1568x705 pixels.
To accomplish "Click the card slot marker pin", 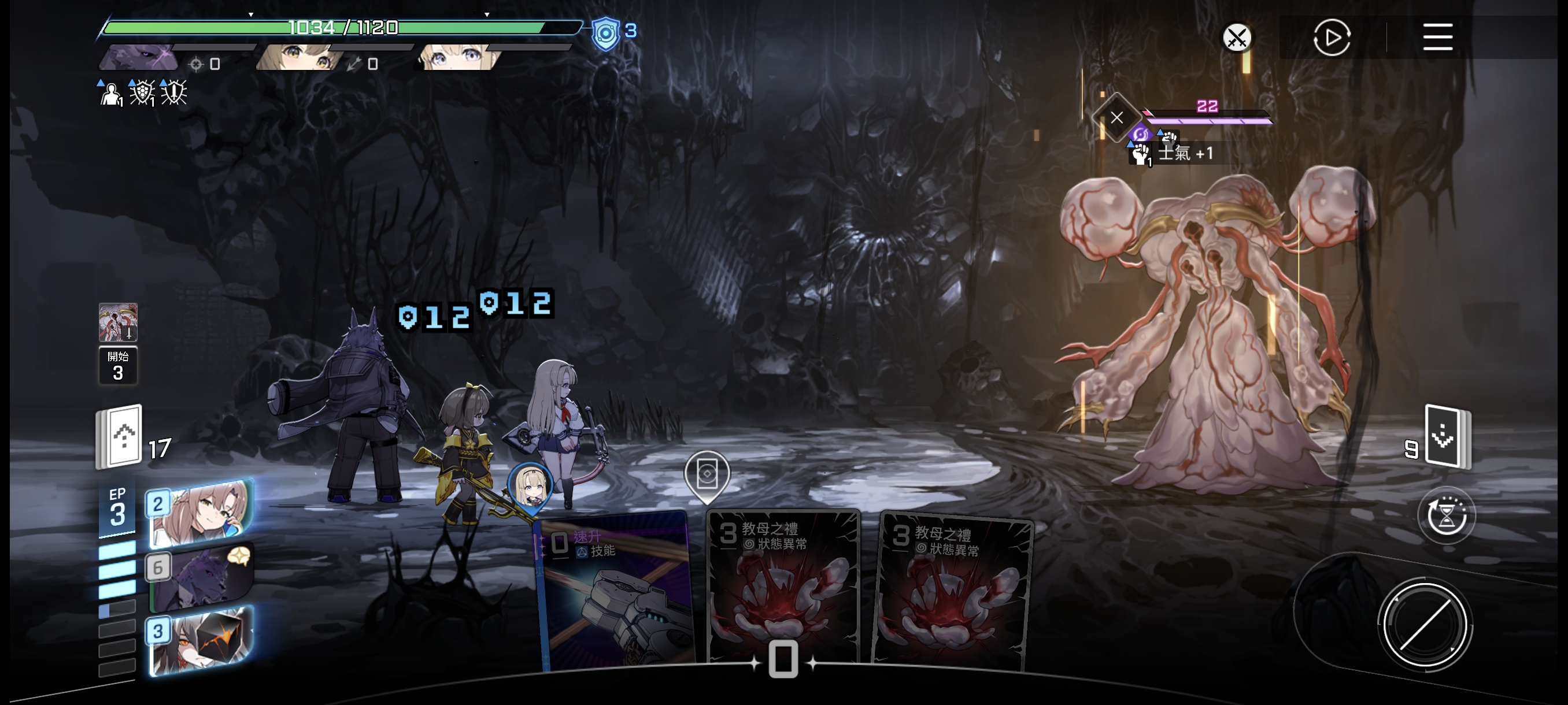I will (x=706, y=474).
